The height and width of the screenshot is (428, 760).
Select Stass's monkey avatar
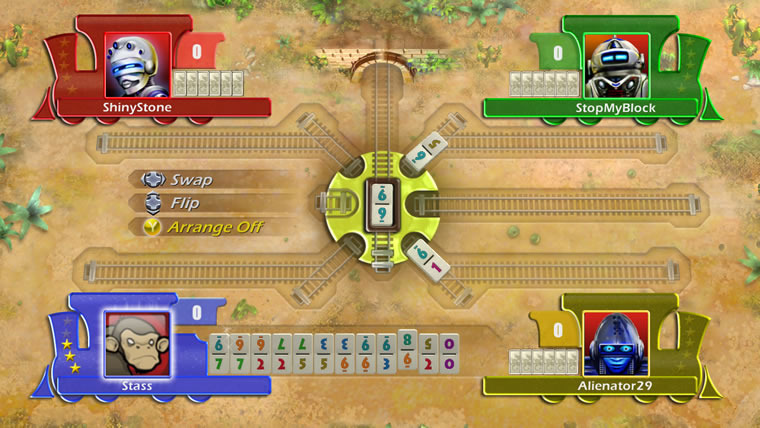(136, 341)
